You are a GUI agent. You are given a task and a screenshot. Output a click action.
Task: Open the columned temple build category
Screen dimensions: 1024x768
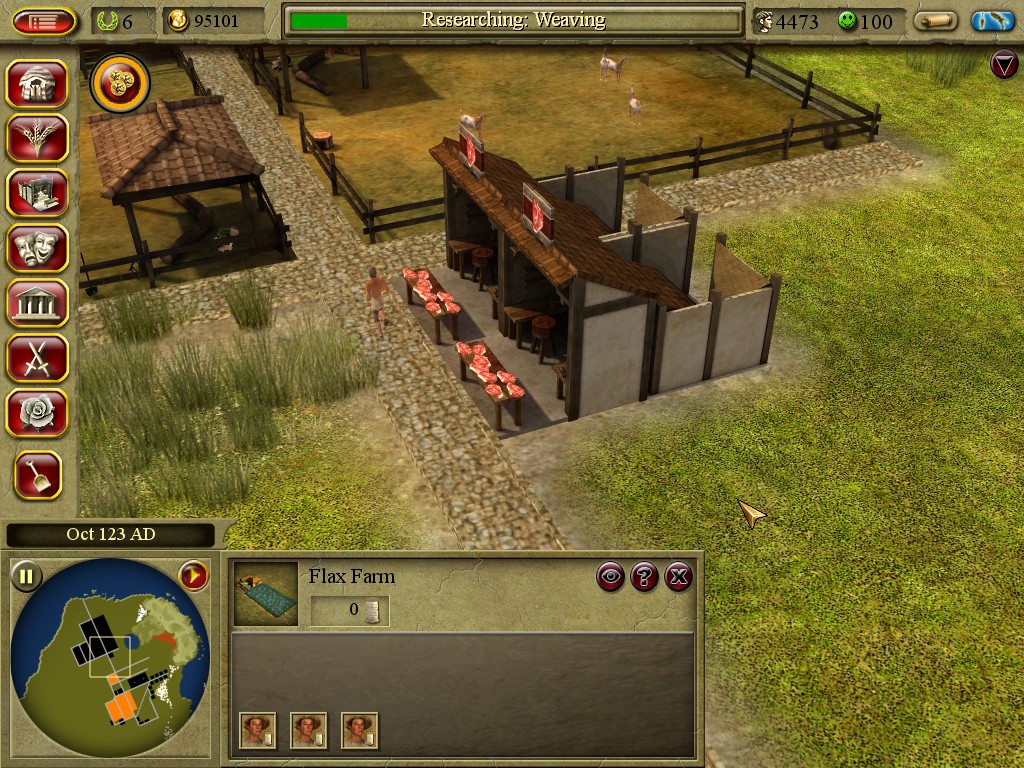pos(38,302)
